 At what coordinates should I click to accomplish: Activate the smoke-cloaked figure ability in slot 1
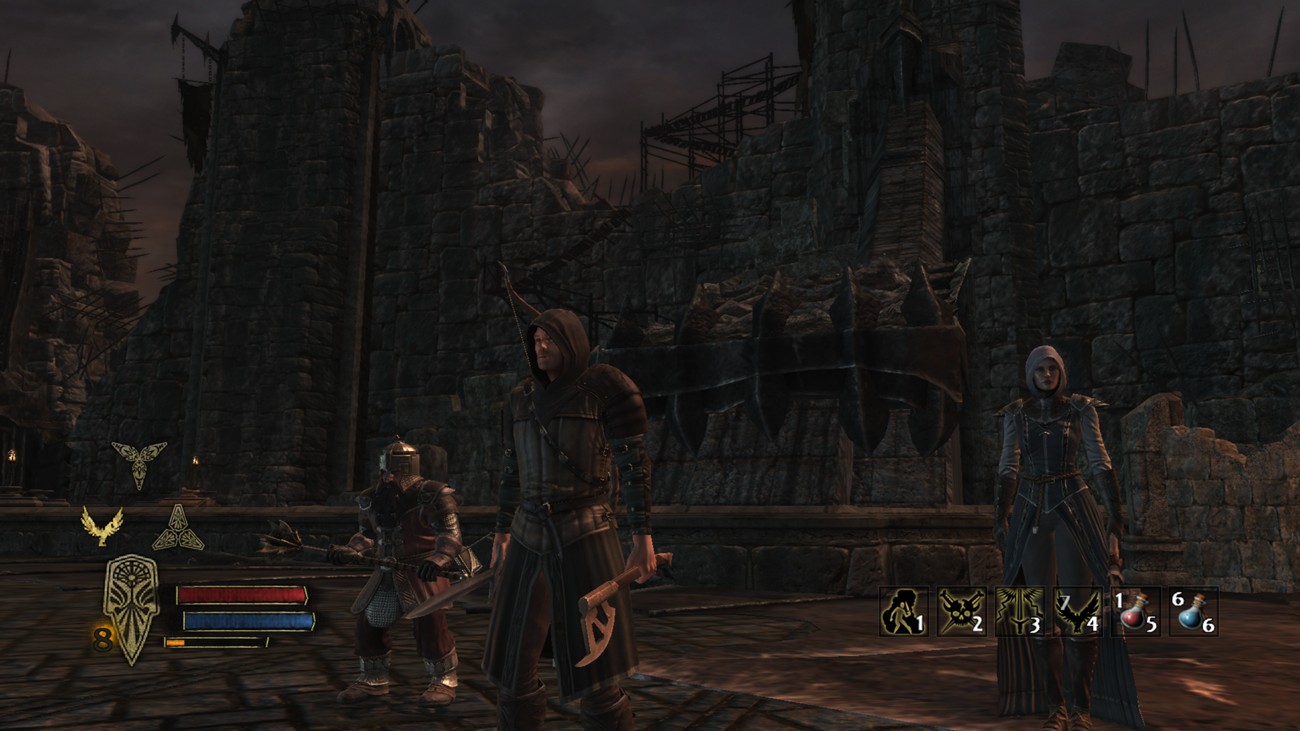(903, 611)
